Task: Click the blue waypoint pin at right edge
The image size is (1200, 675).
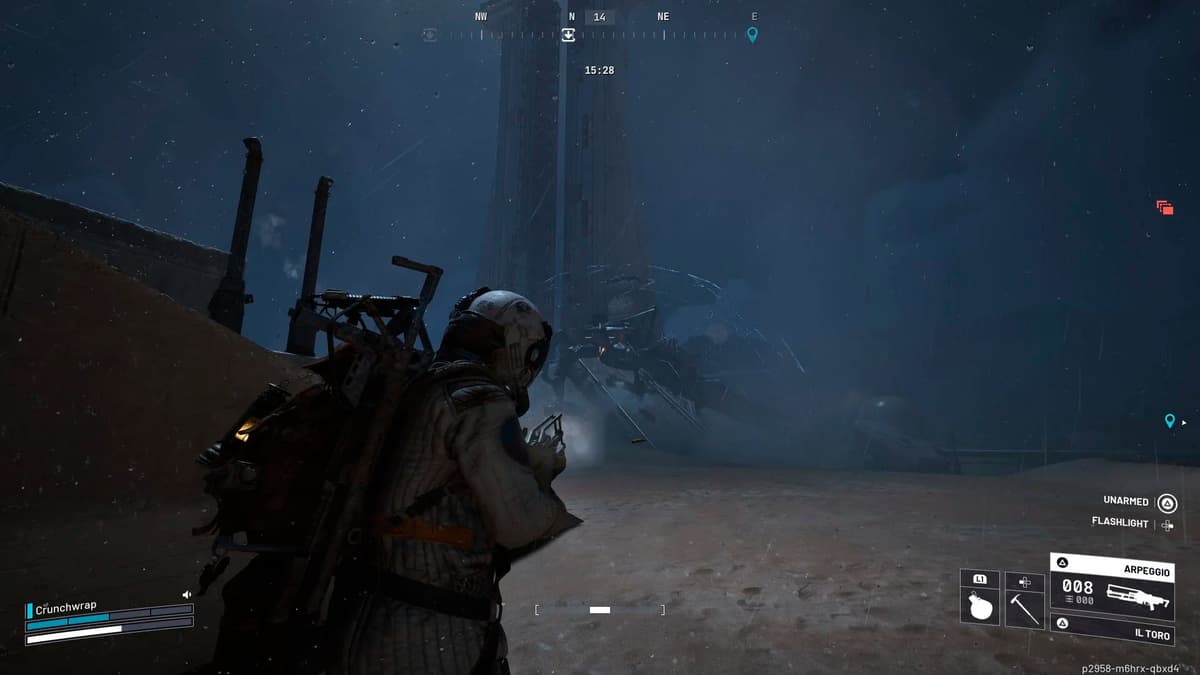Action: (x=1169, y=421)
